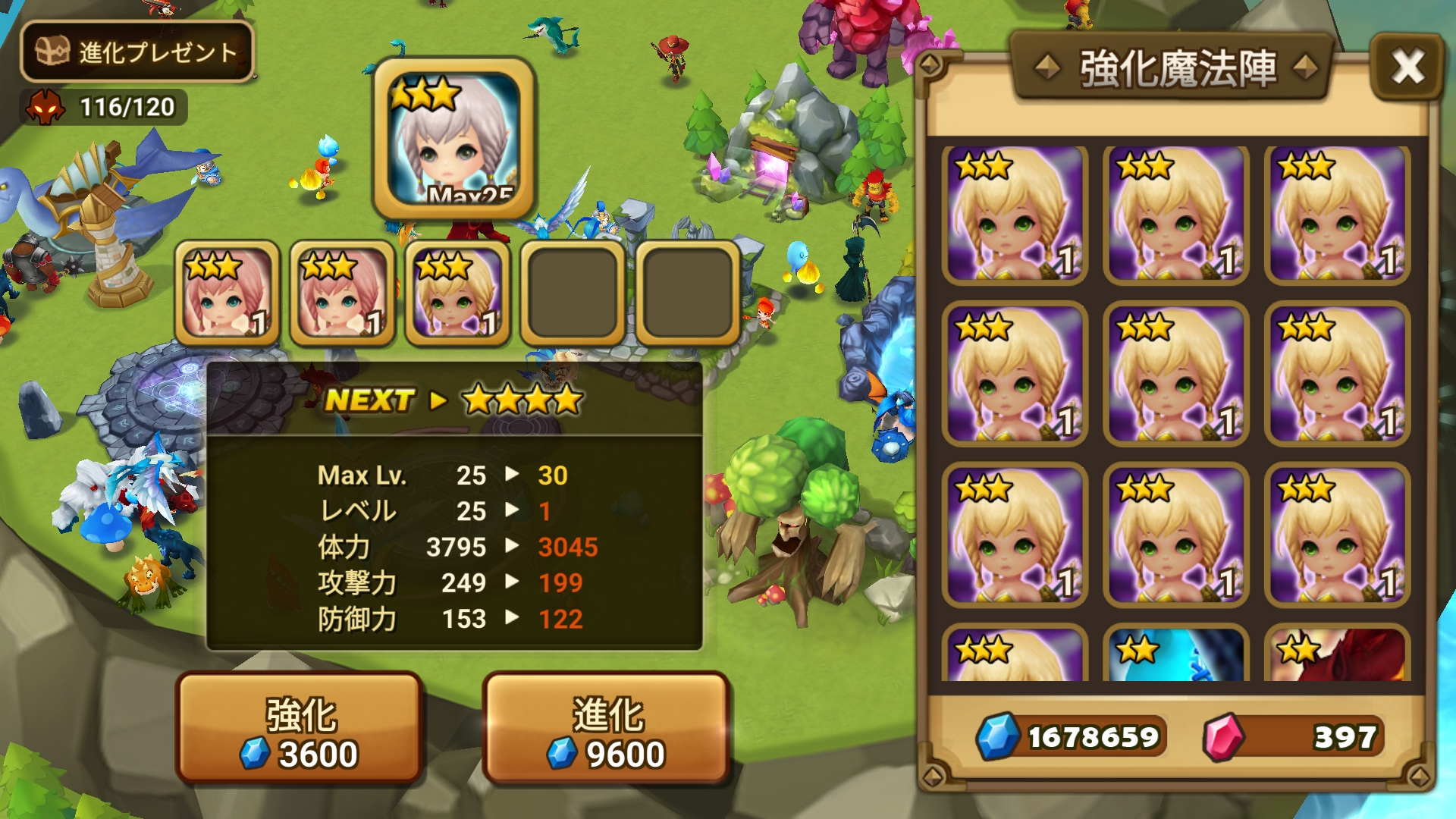Open the 進化プレゼント reward button

pyautogui.click(x=136, y=52)
